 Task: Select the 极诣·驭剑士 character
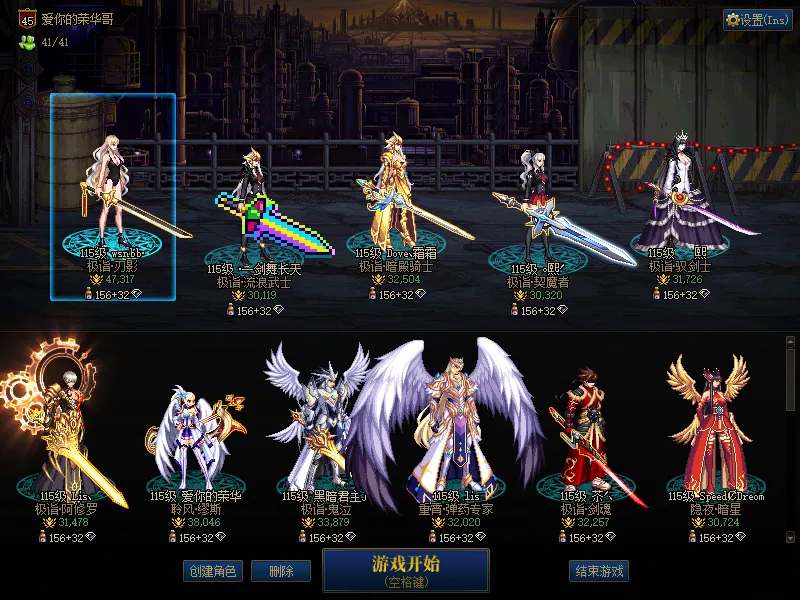[680, 205]
